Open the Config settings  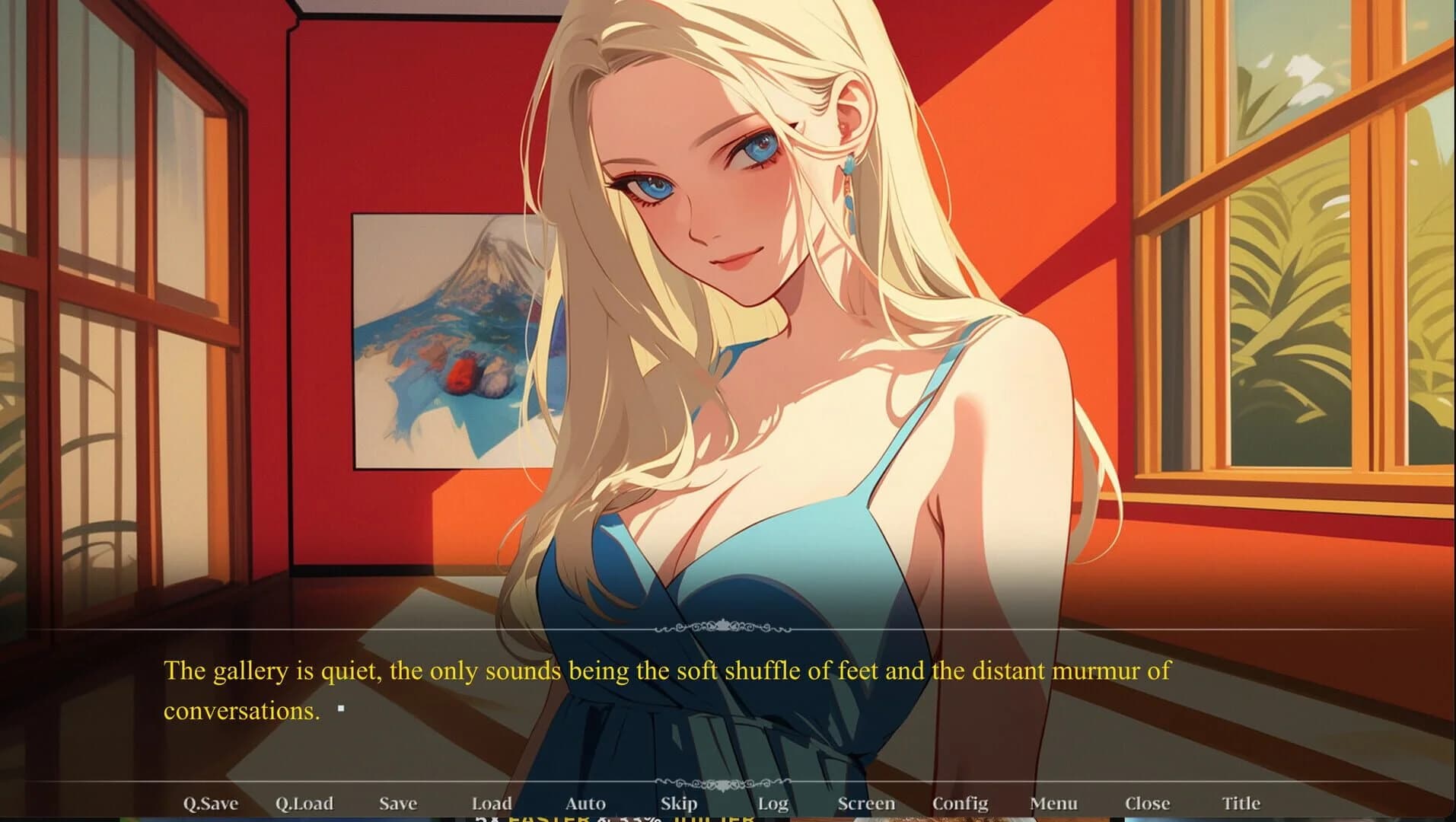click(961, 803)
